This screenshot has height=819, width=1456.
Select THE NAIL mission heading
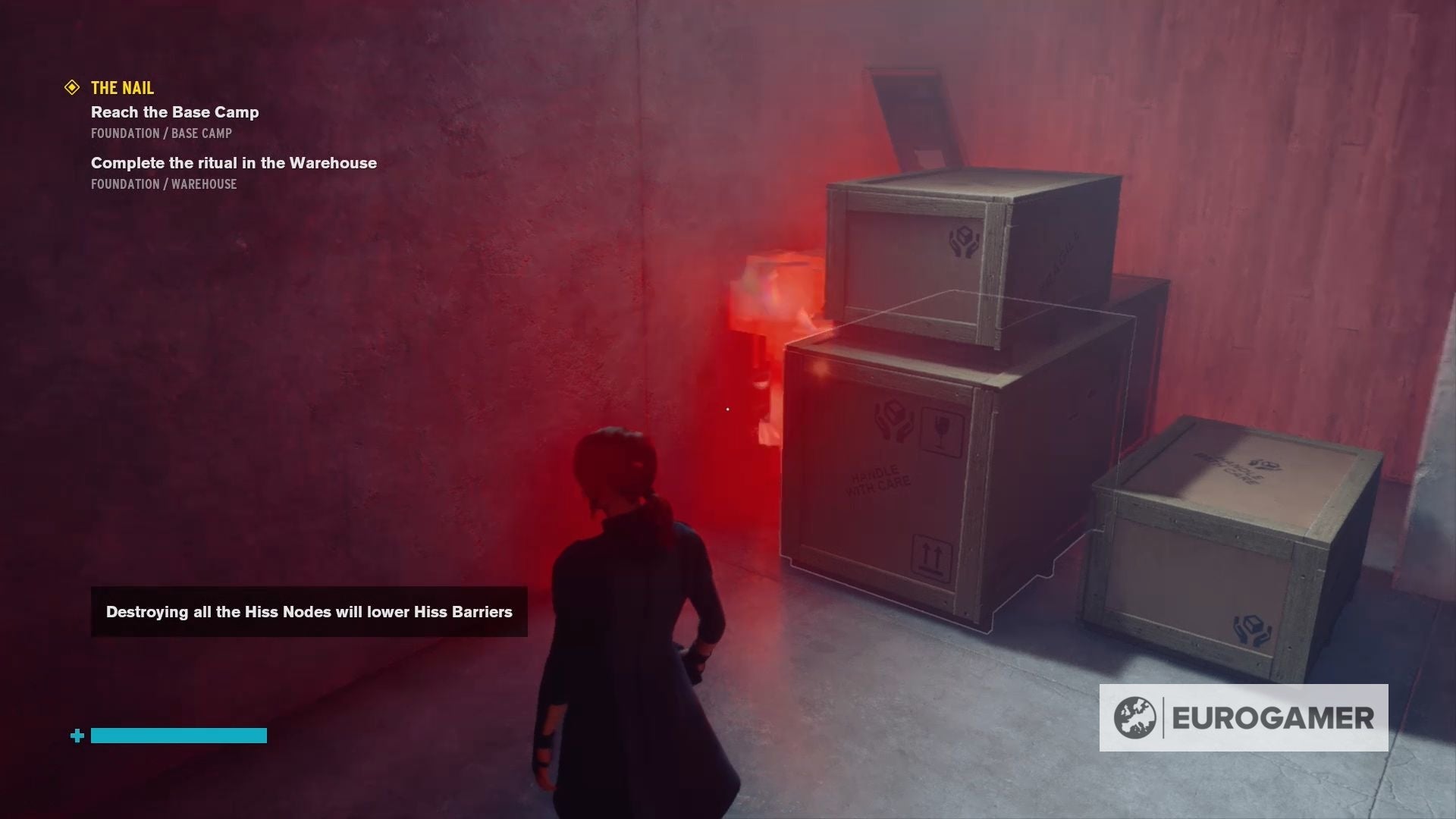tap(121, 87)
